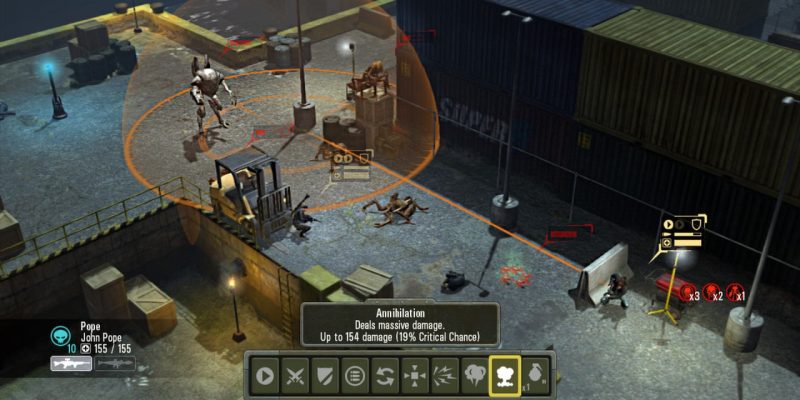Use the smoke cloud ability
This screenshot has width=800, height=400.
474,375
